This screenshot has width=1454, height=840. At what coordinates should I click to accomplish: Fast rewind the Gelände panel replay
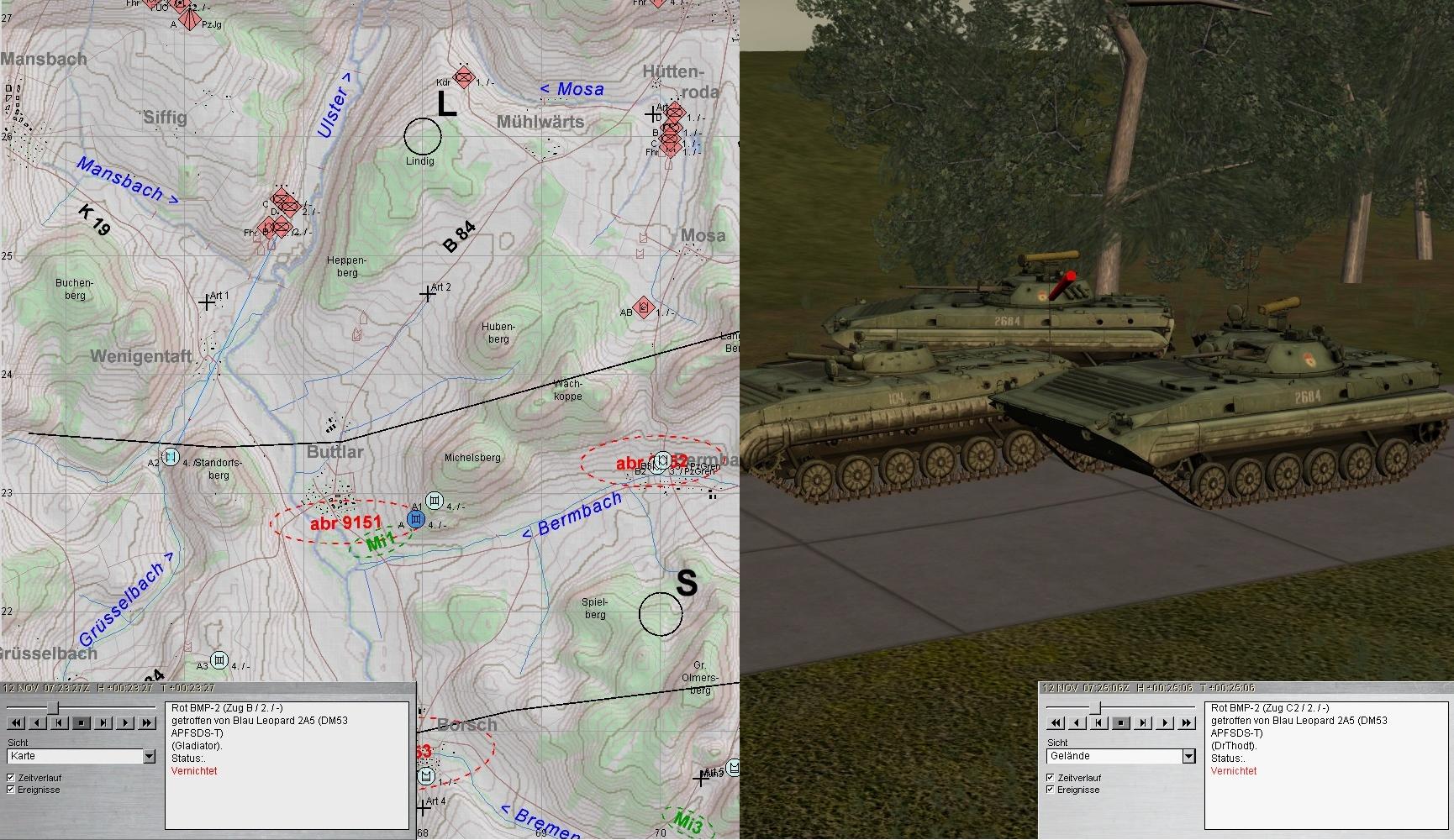[x=1055, y=722]
